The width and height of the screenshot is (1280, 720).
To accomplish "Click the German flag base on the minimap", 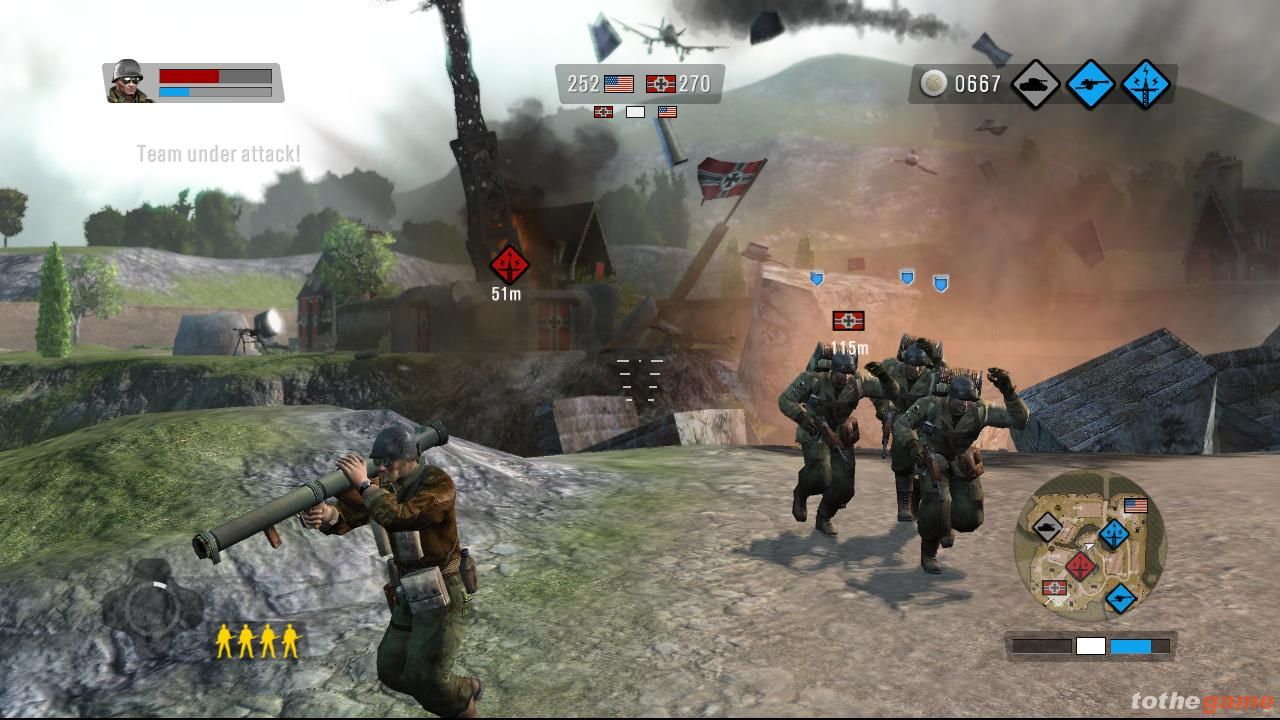I will (x=1053, y=588).
